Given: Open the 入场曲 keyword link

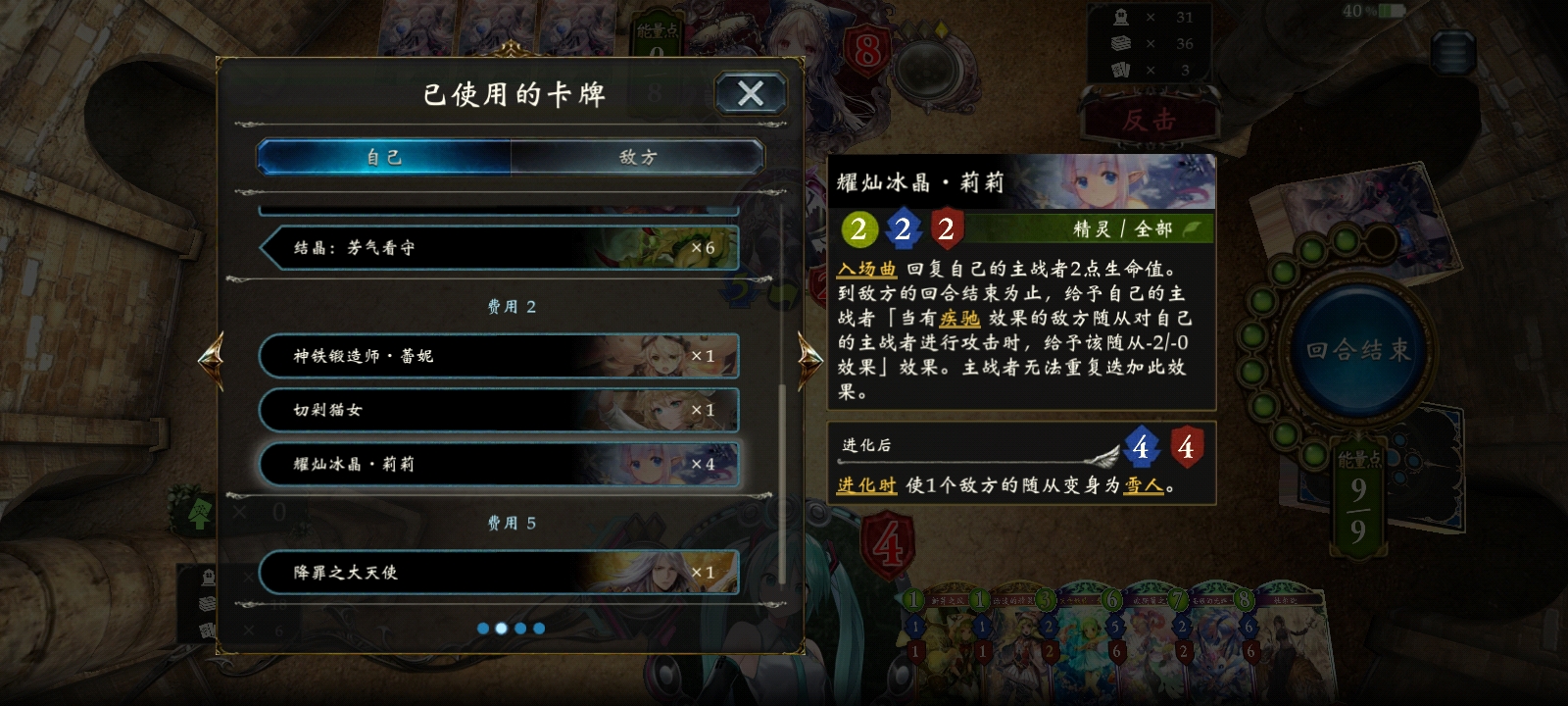Looking at the screenshot, I should click(866, 266).
